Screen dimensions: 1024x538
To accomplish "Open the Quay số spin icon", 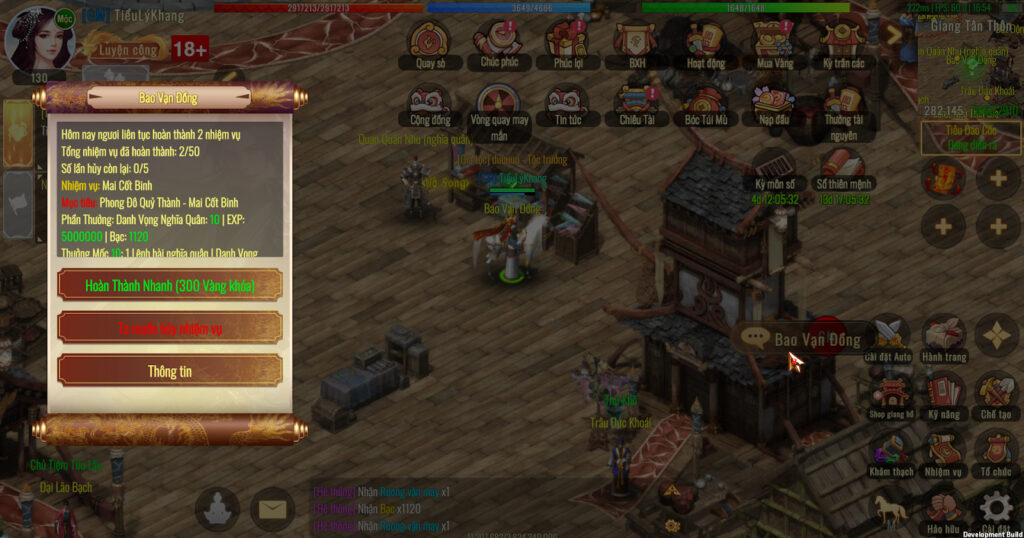I will tap(429, 42).
